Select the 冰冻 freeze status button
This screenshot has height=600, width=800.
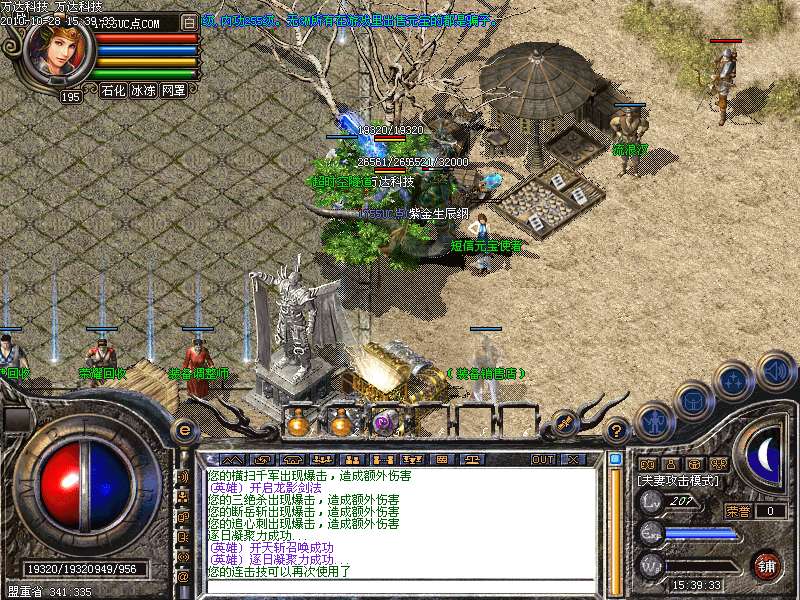(143, 90)
